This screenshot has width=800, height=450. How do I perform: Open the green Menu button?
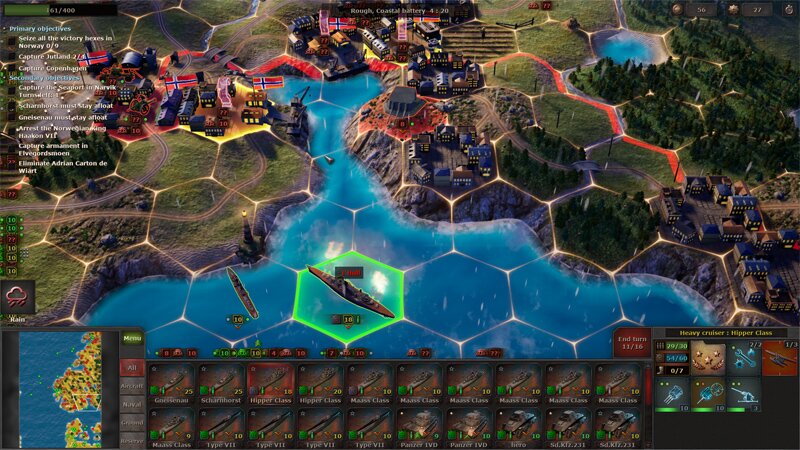click(132, 338)
